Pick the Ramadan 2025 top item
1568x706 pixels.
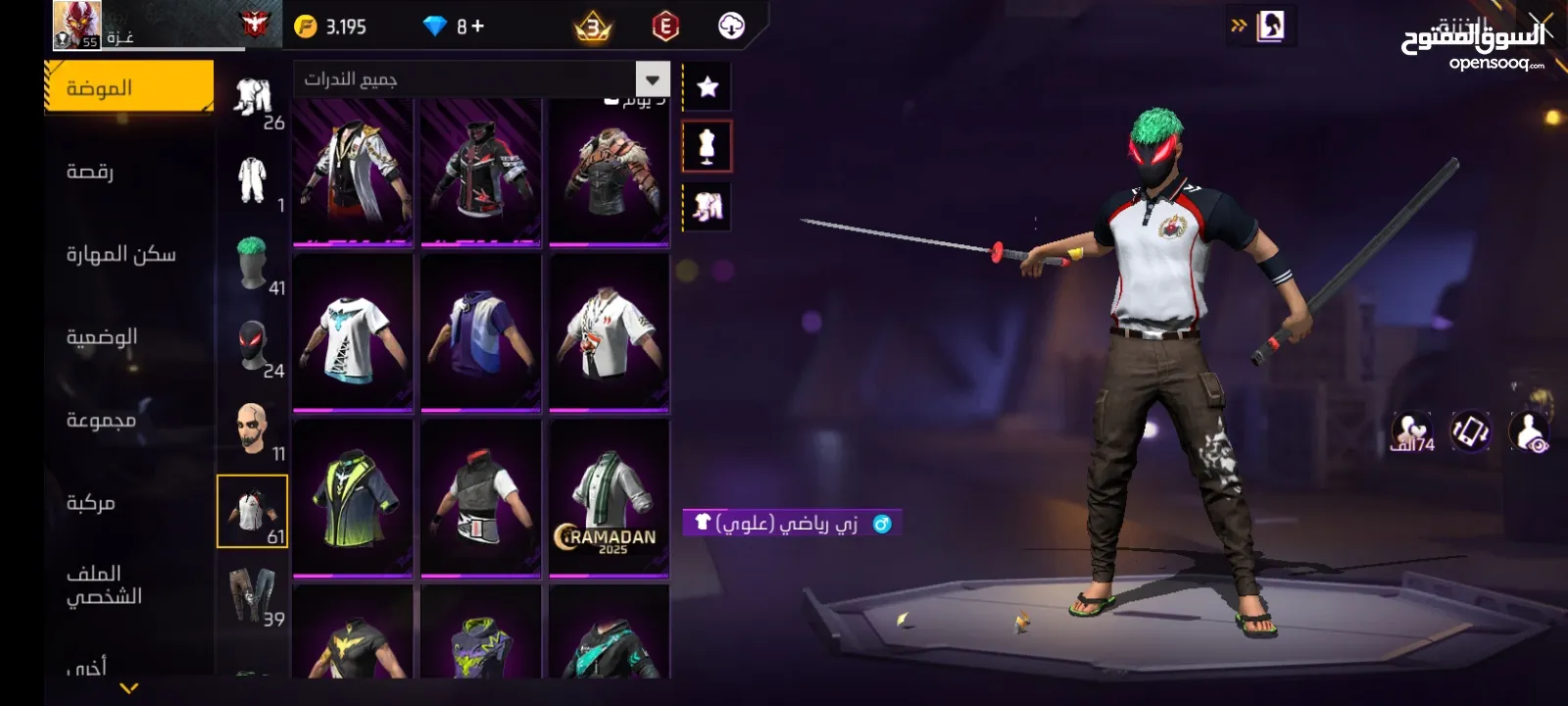[x=609, y=497]
